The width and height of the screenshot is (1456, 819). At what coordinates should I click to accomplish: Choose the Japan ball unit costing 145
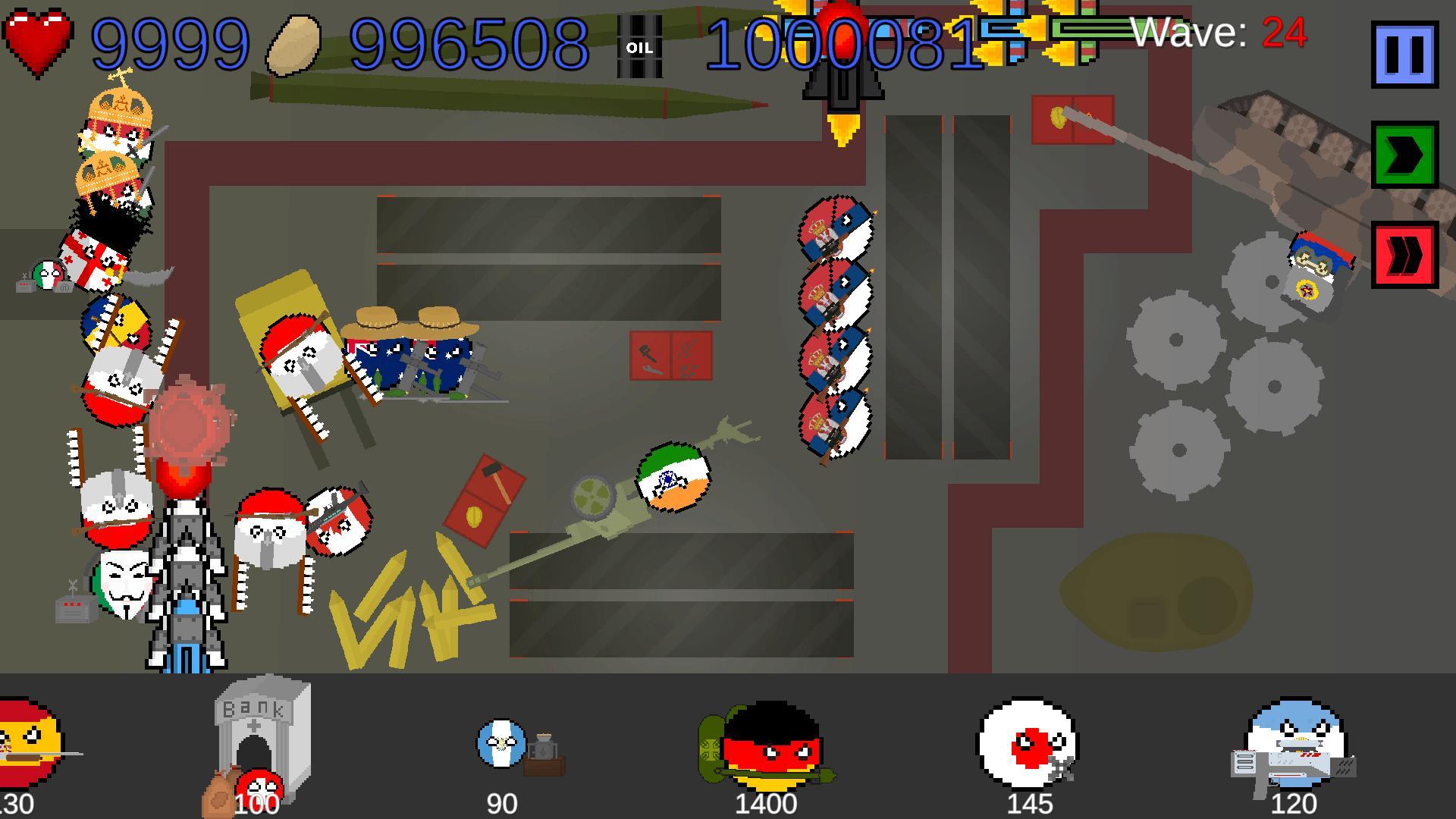coord(1028,743)
